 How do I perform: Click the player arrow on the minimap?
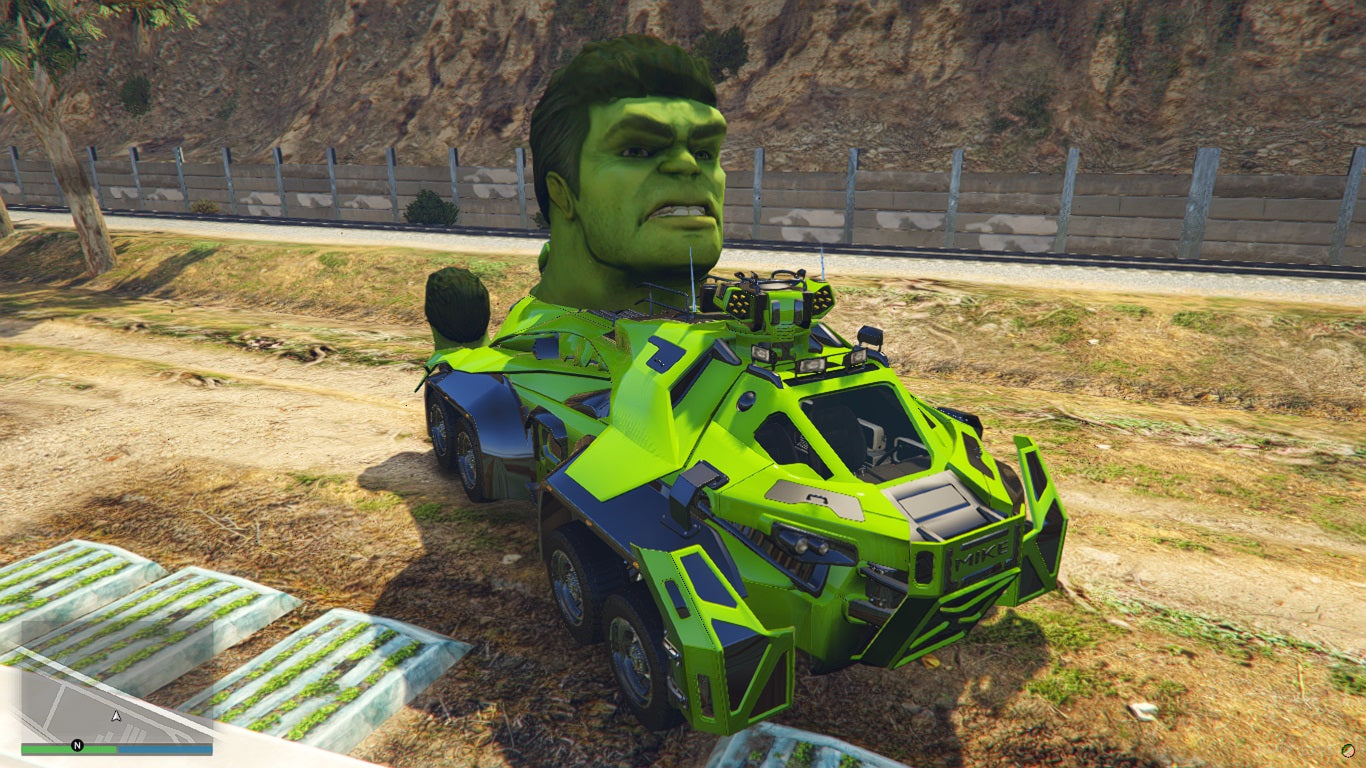115,716
